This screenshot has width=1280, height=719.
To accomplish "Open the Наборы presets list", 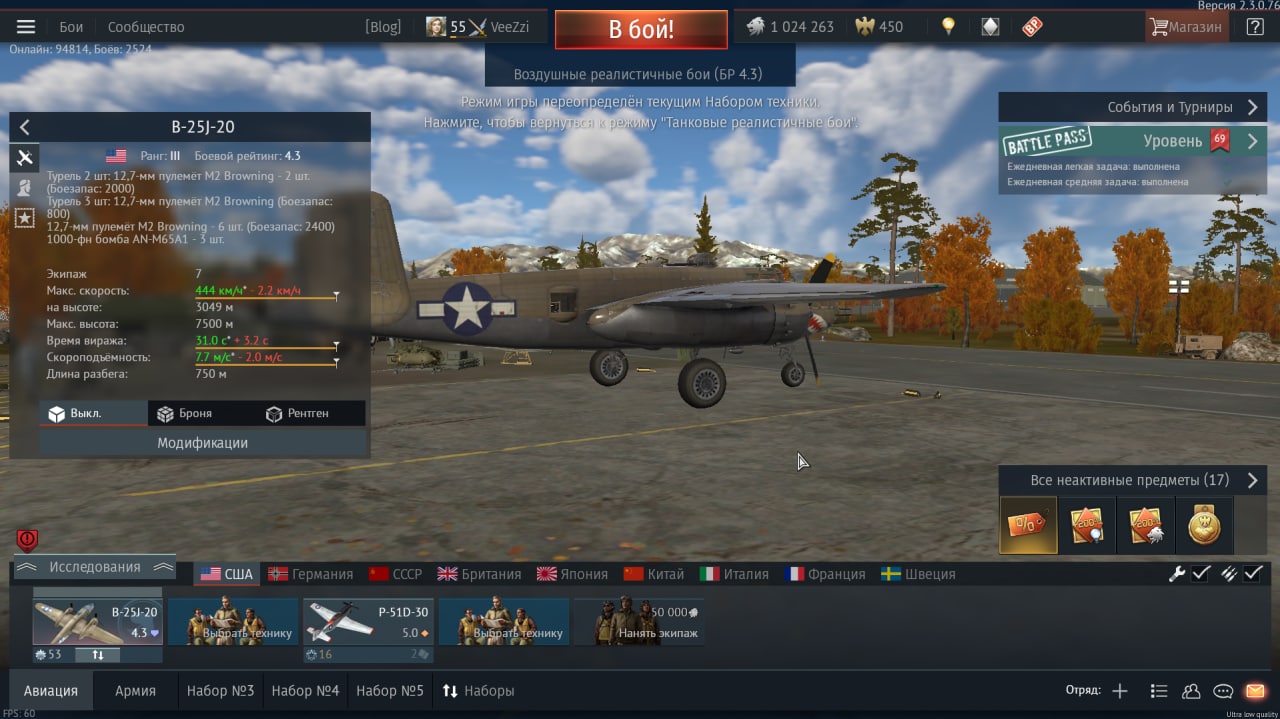I will pyautogui.click(x=479, y=691).
